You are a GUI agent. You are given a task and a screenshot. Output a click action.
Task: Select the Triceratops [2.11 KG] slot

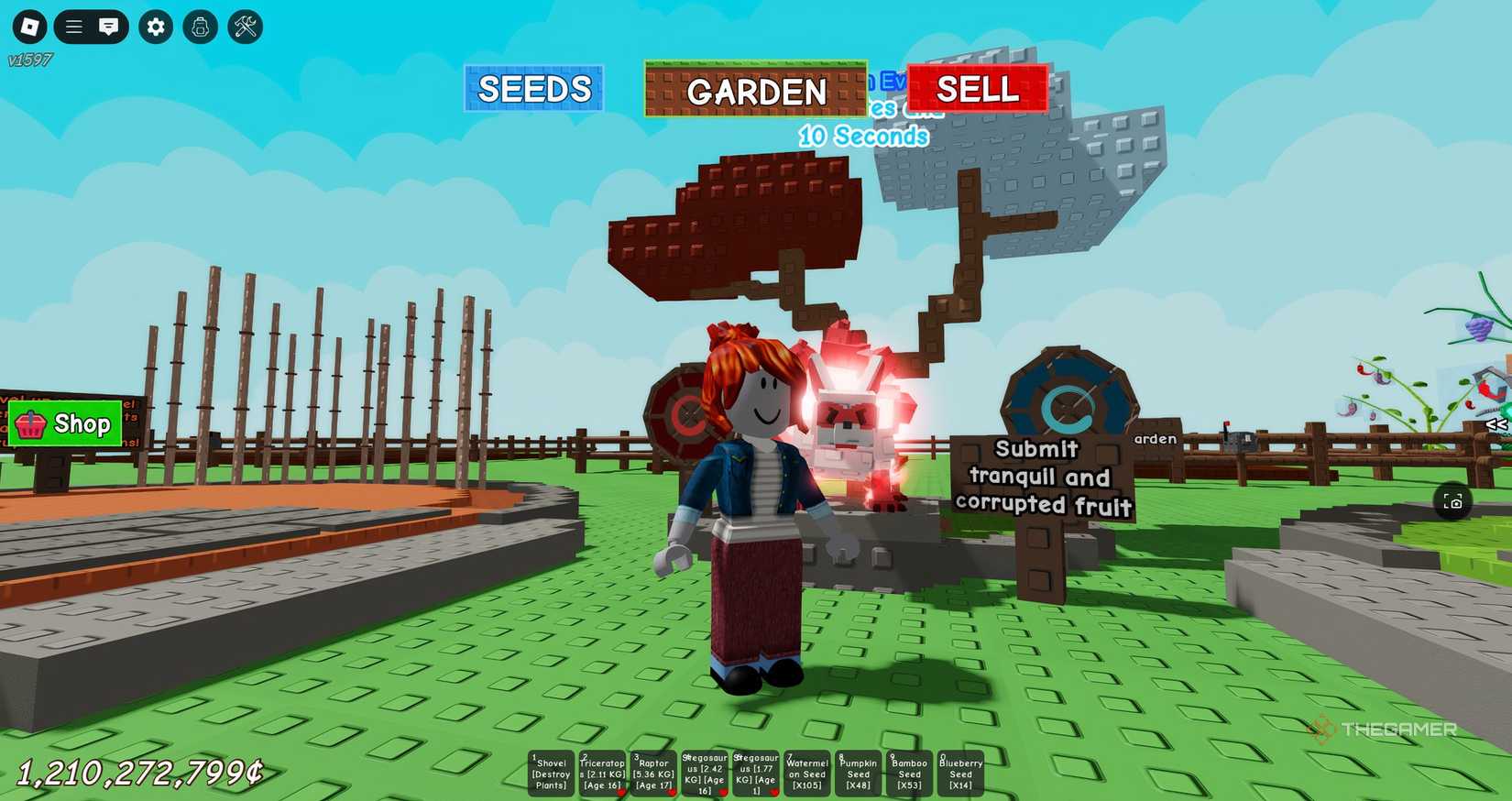(602, 773)
